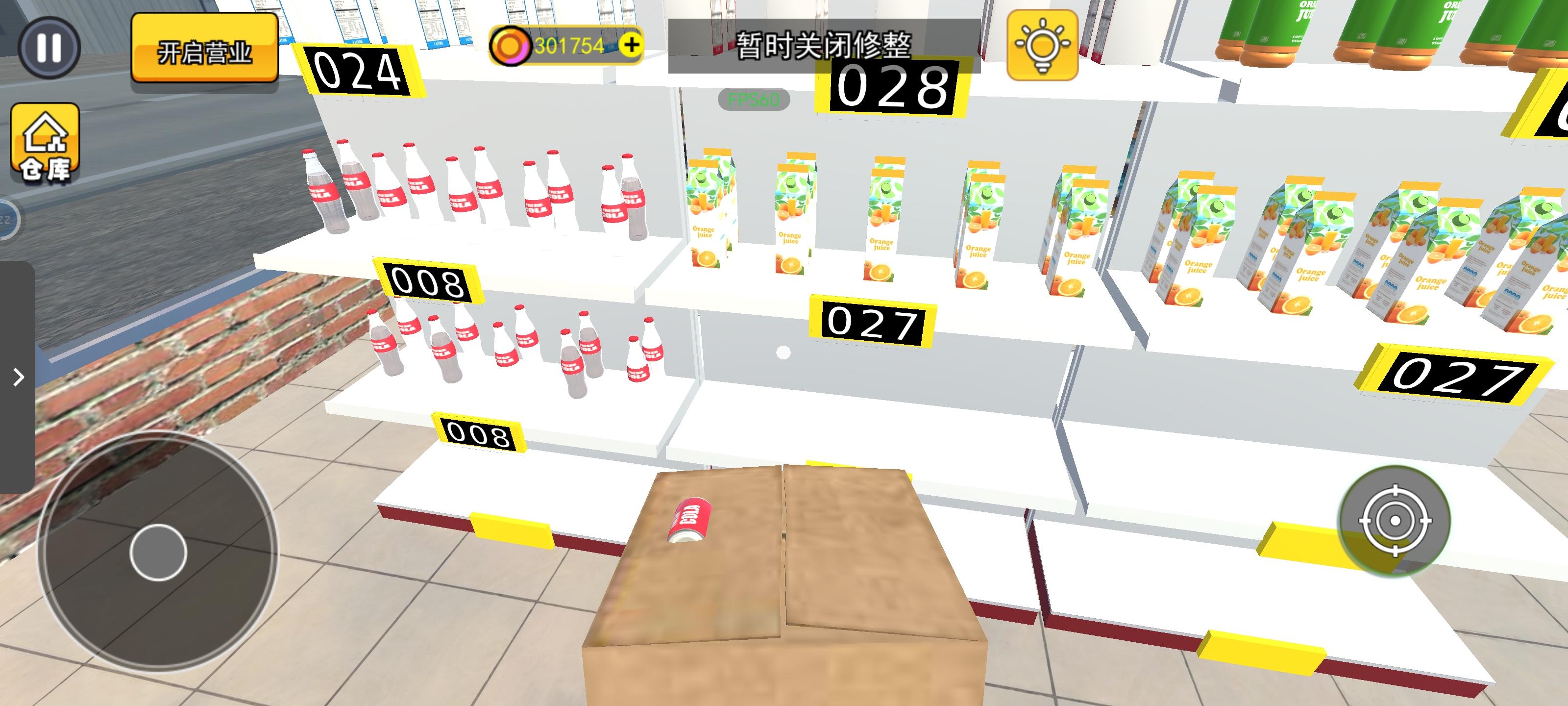Tap the coin currency icon
Image resolution: width=1568 pixels, height=706 pixels.
tap(511, 45)
